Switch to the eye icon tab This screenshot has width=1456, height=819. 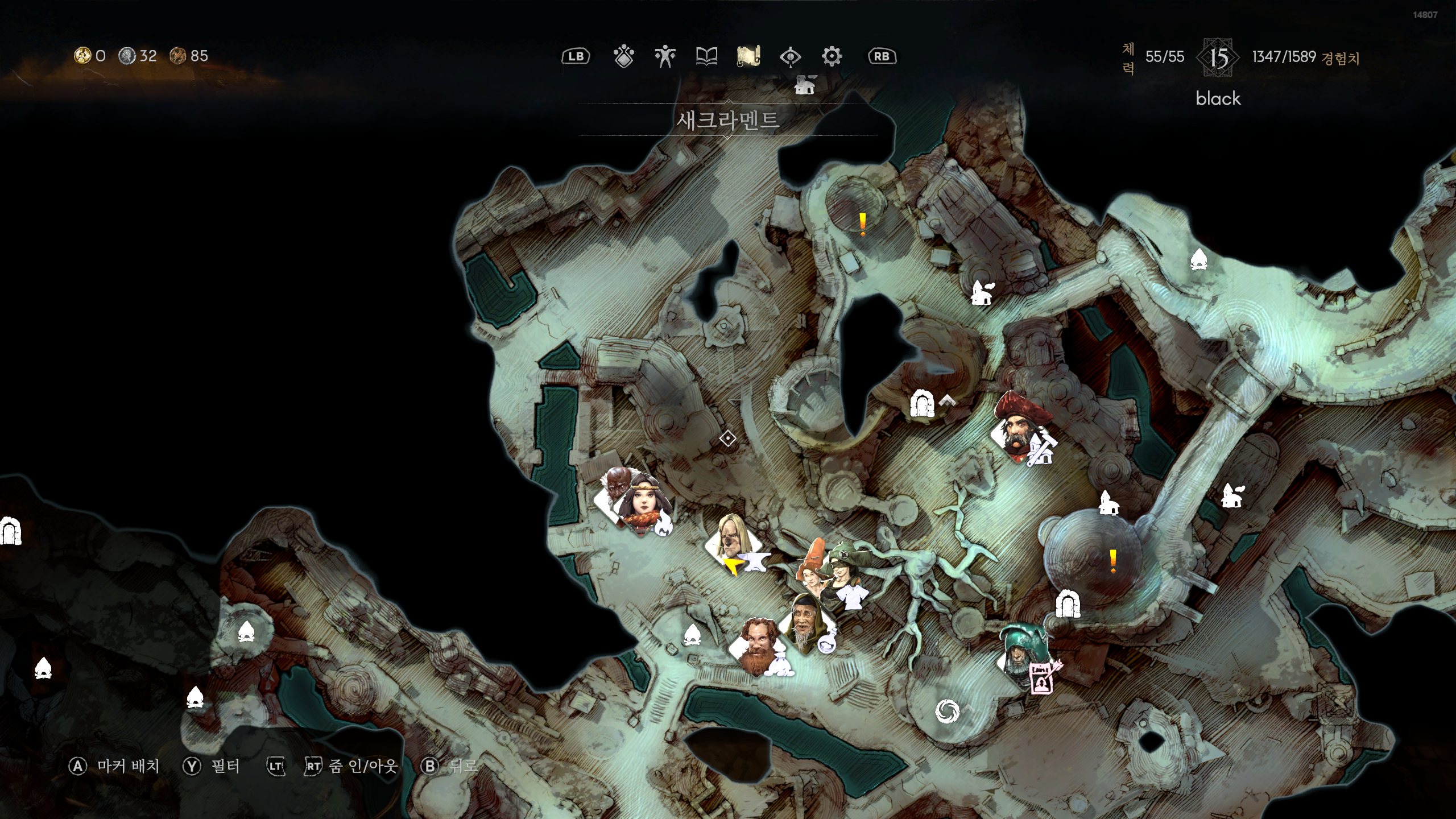point(790,56)
